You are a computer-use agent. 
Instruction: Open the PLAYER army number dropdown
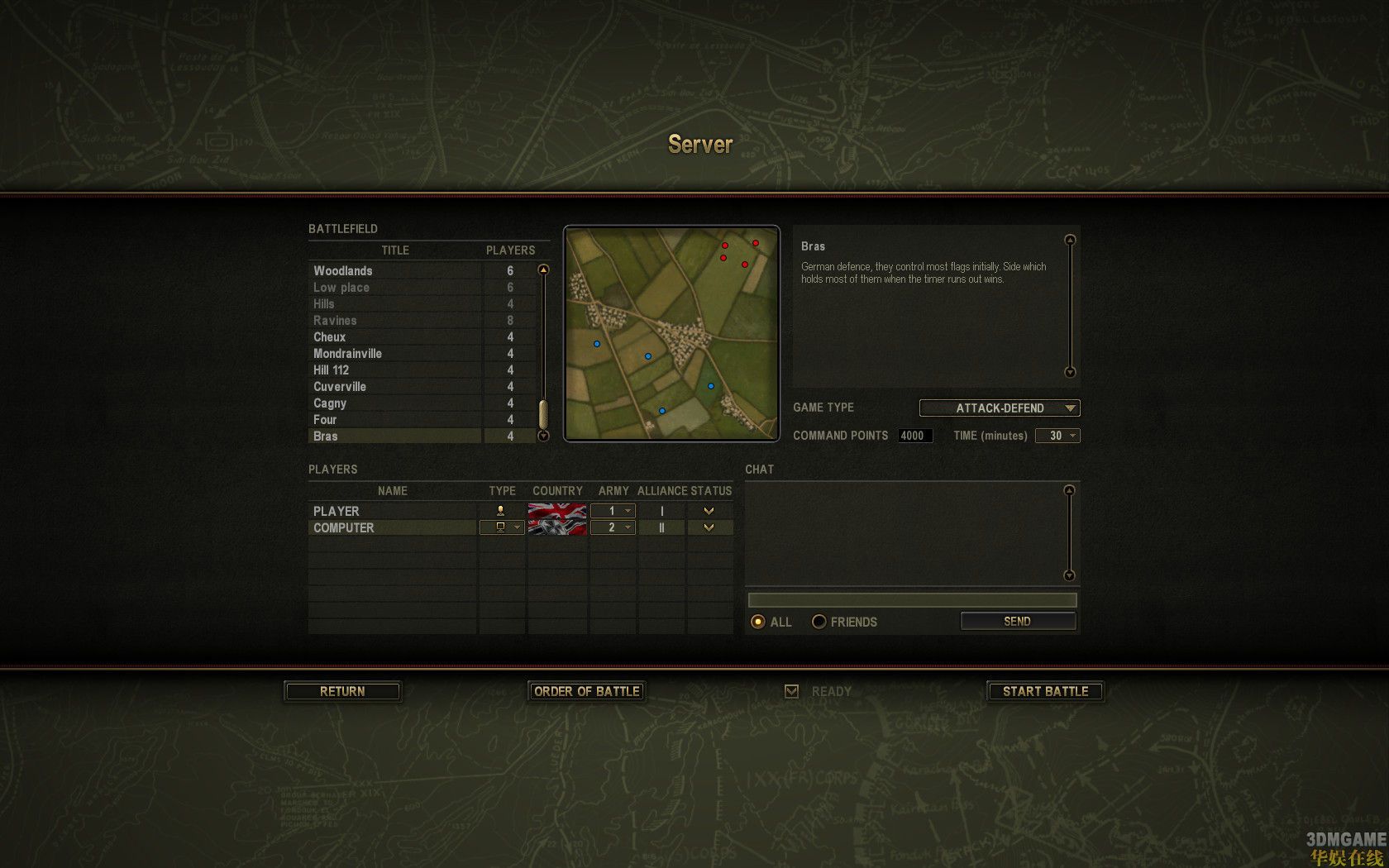click(613, 511)
